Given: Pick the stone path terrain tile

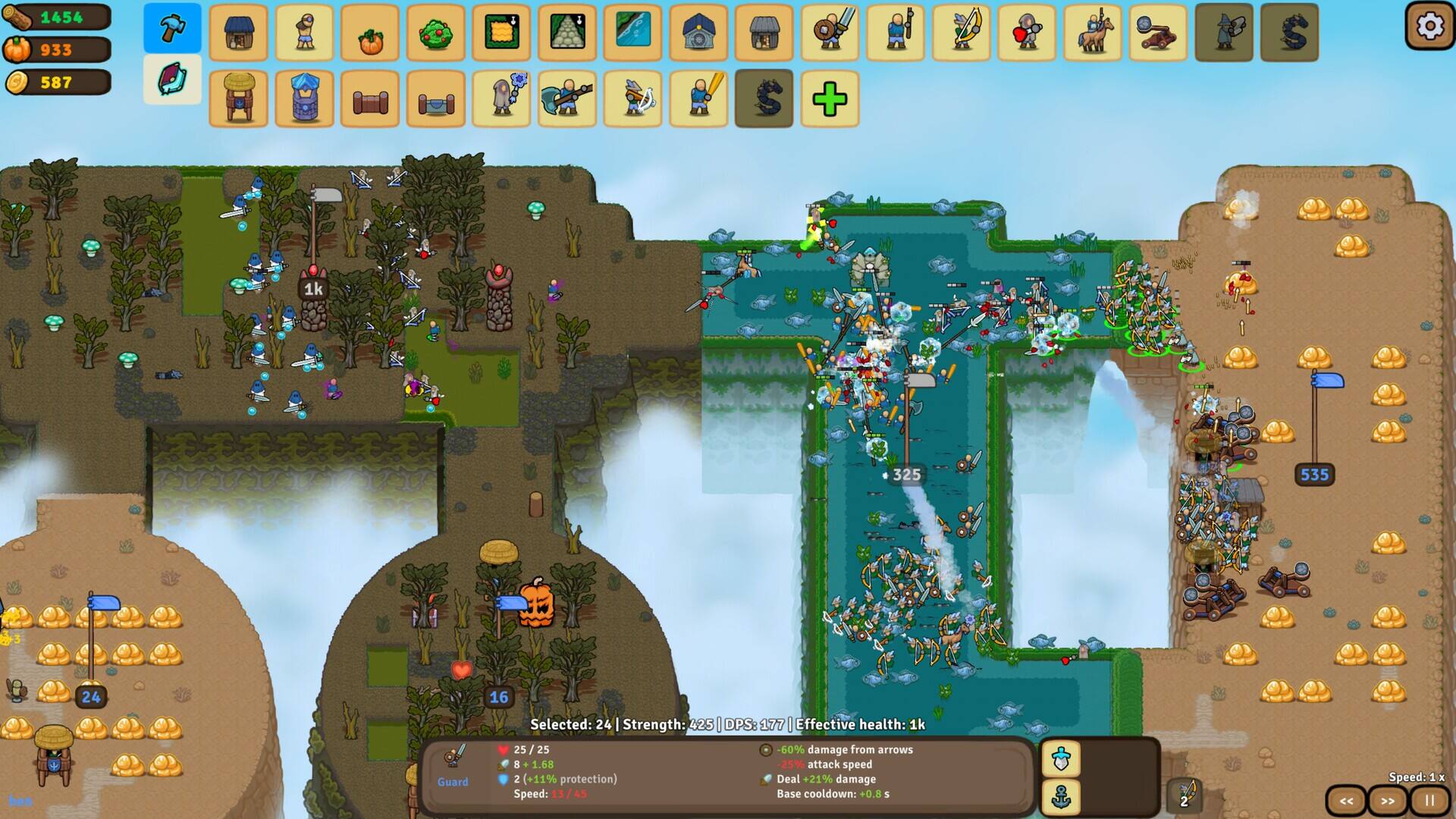Looking at the screenshot, I should tap(567, 33).
